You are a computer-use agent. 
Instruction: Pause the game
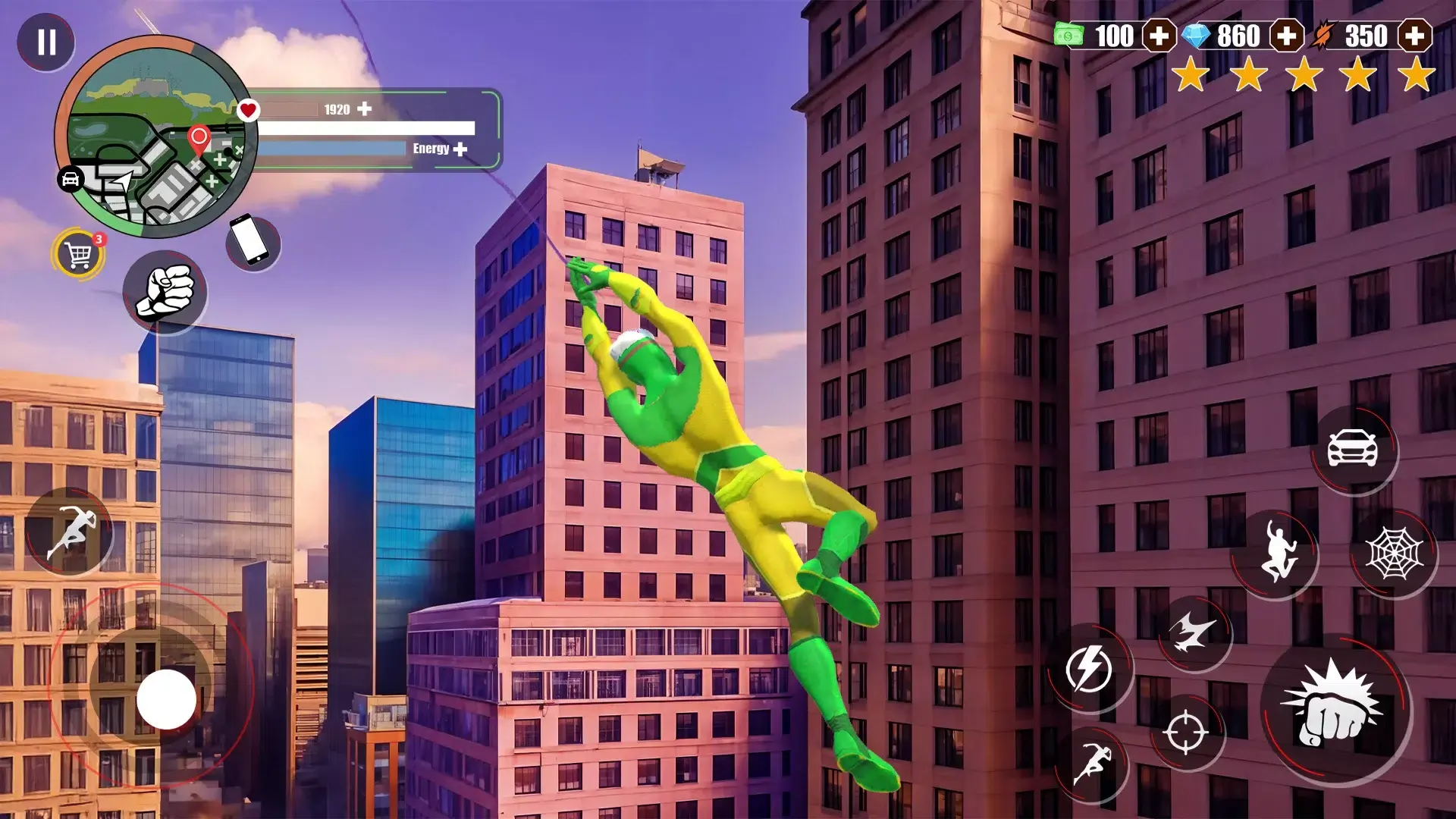pos(46,42)
